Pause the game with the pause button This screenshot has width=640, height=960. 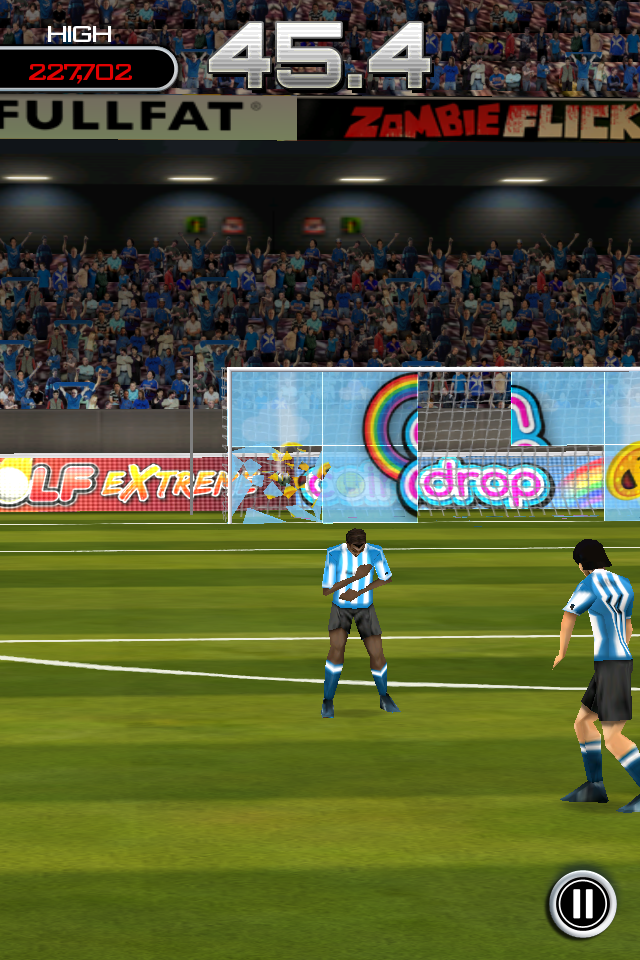point(582,903)
